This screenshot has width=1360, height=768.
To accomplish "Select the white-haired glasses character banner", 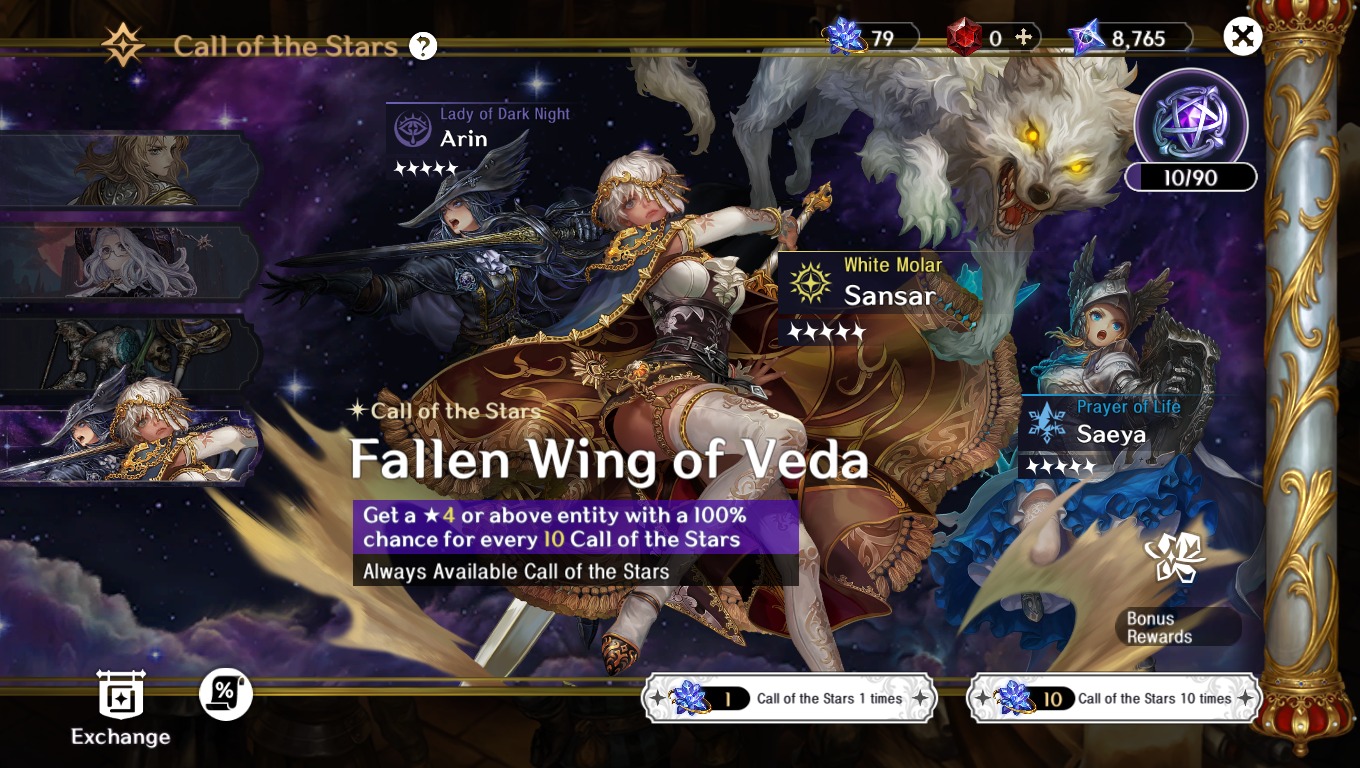I will click(x=128, y=263).
